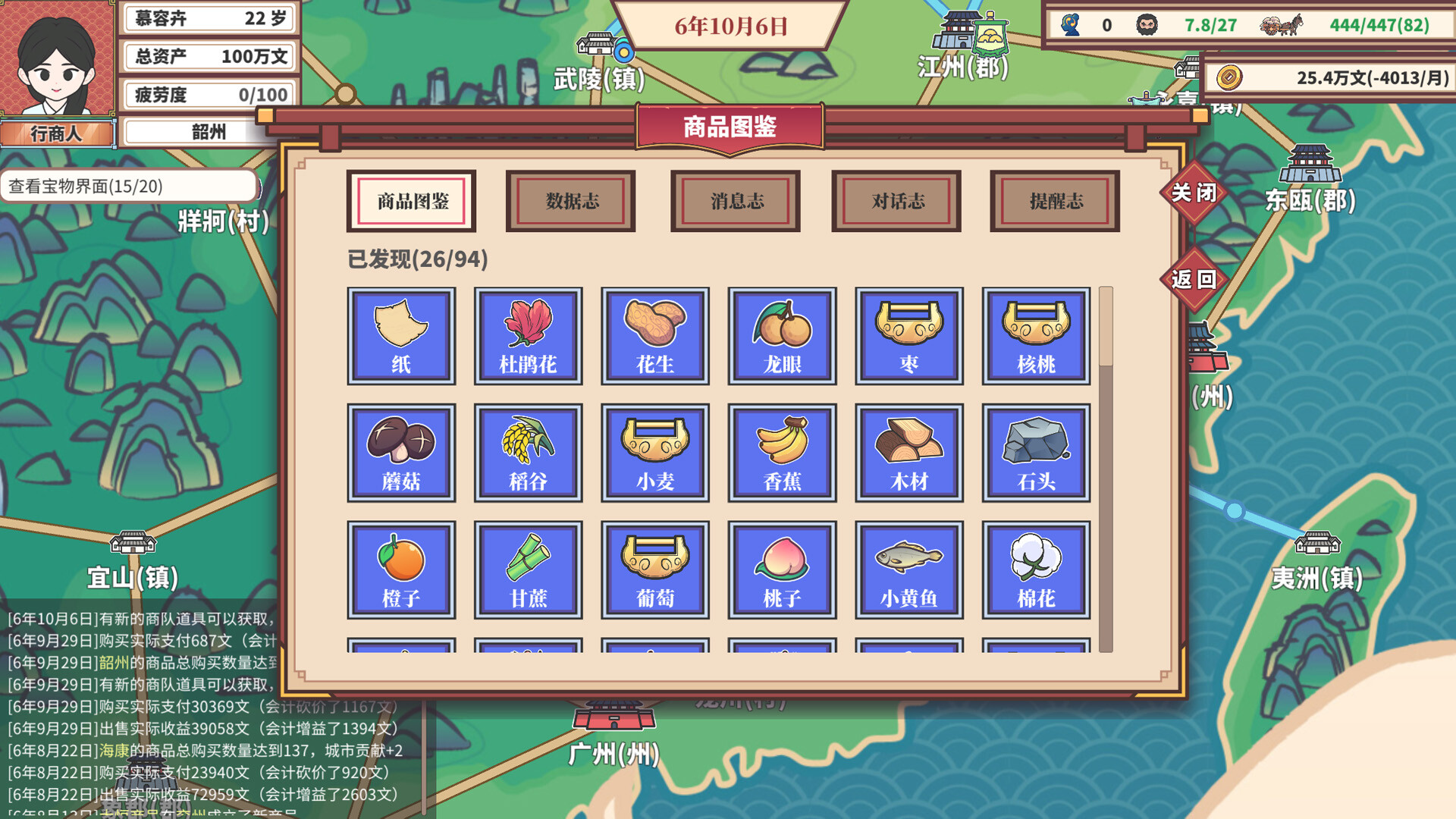
Task: Open the 蘑菇 mushroom commodity entry
Action: tap(400, 453)
